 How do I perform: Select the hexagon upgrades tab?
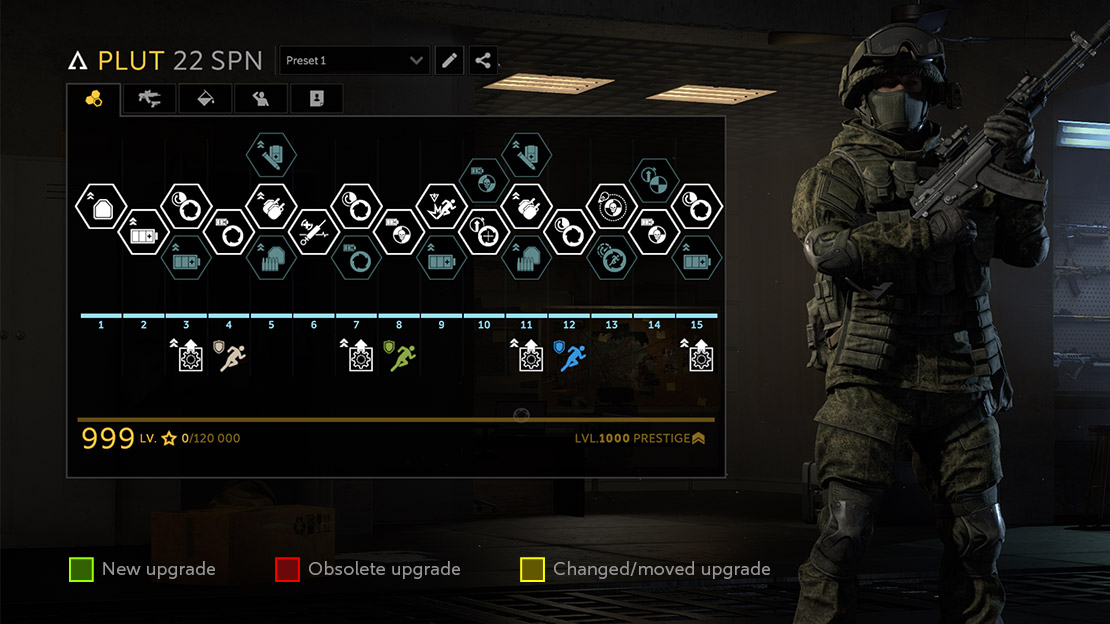click(94, 98)
